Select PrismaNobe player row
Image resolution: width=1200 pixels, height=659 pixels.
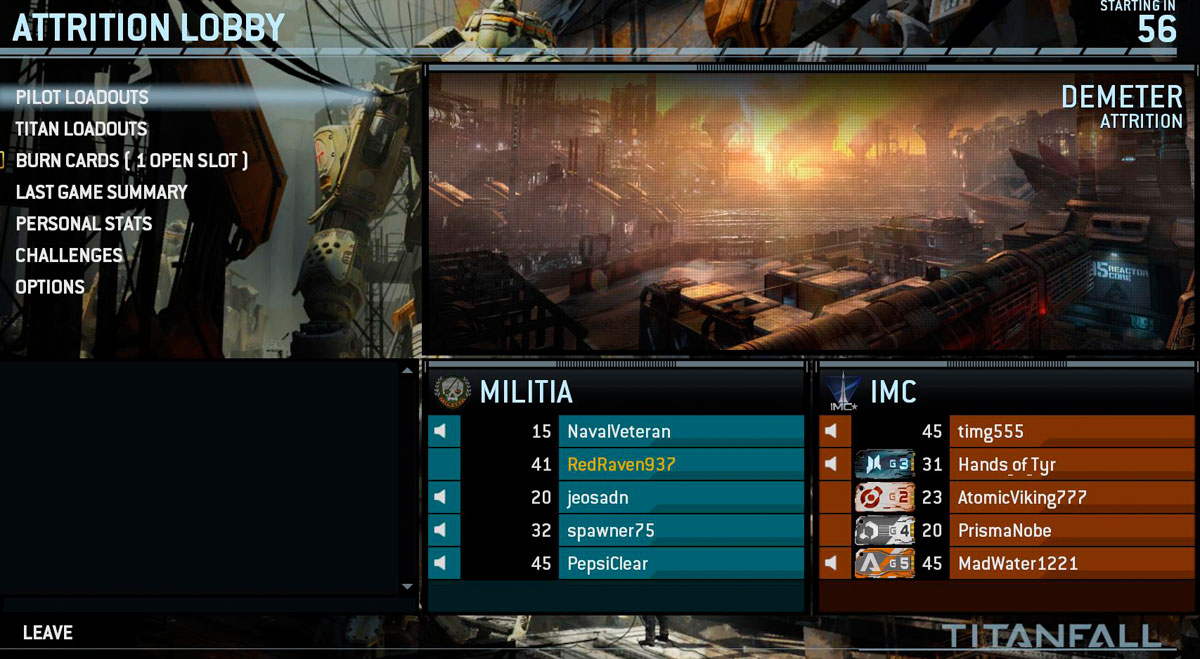(x=1005, y=530)
